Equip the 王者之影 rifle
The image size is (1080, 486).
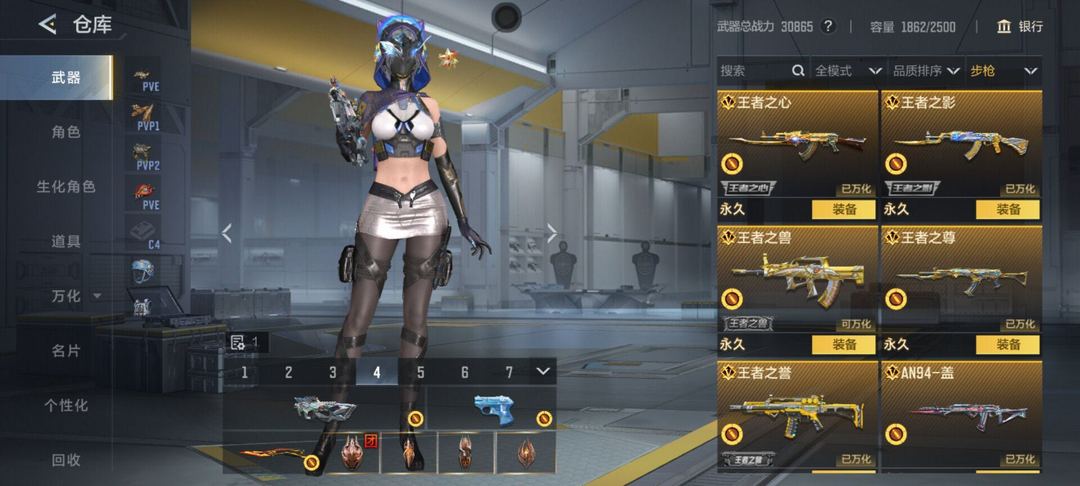click(1007, 210)
